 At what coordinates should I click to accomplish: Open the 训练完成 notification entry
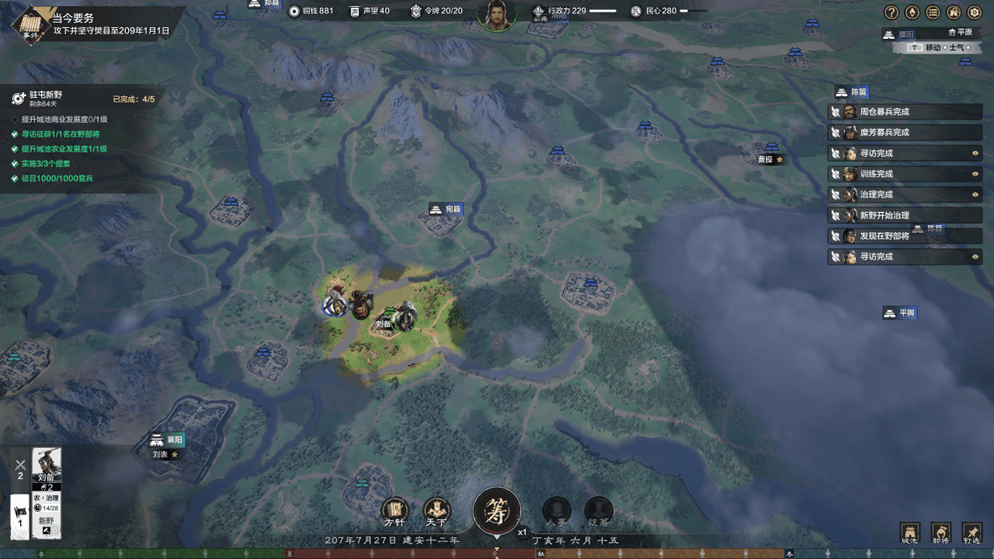click(x=905, y=174)
